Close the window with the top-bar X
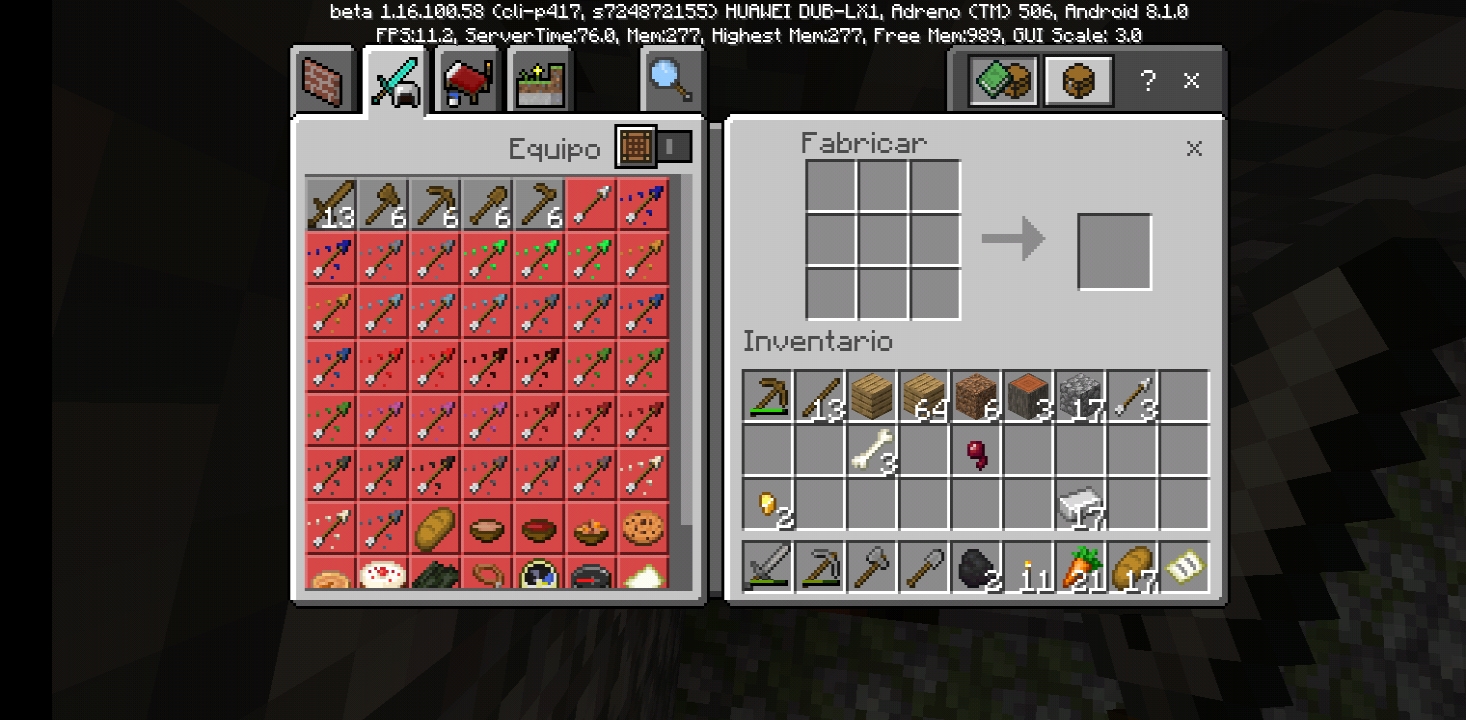1466x720 pixels. [1191, 81]
